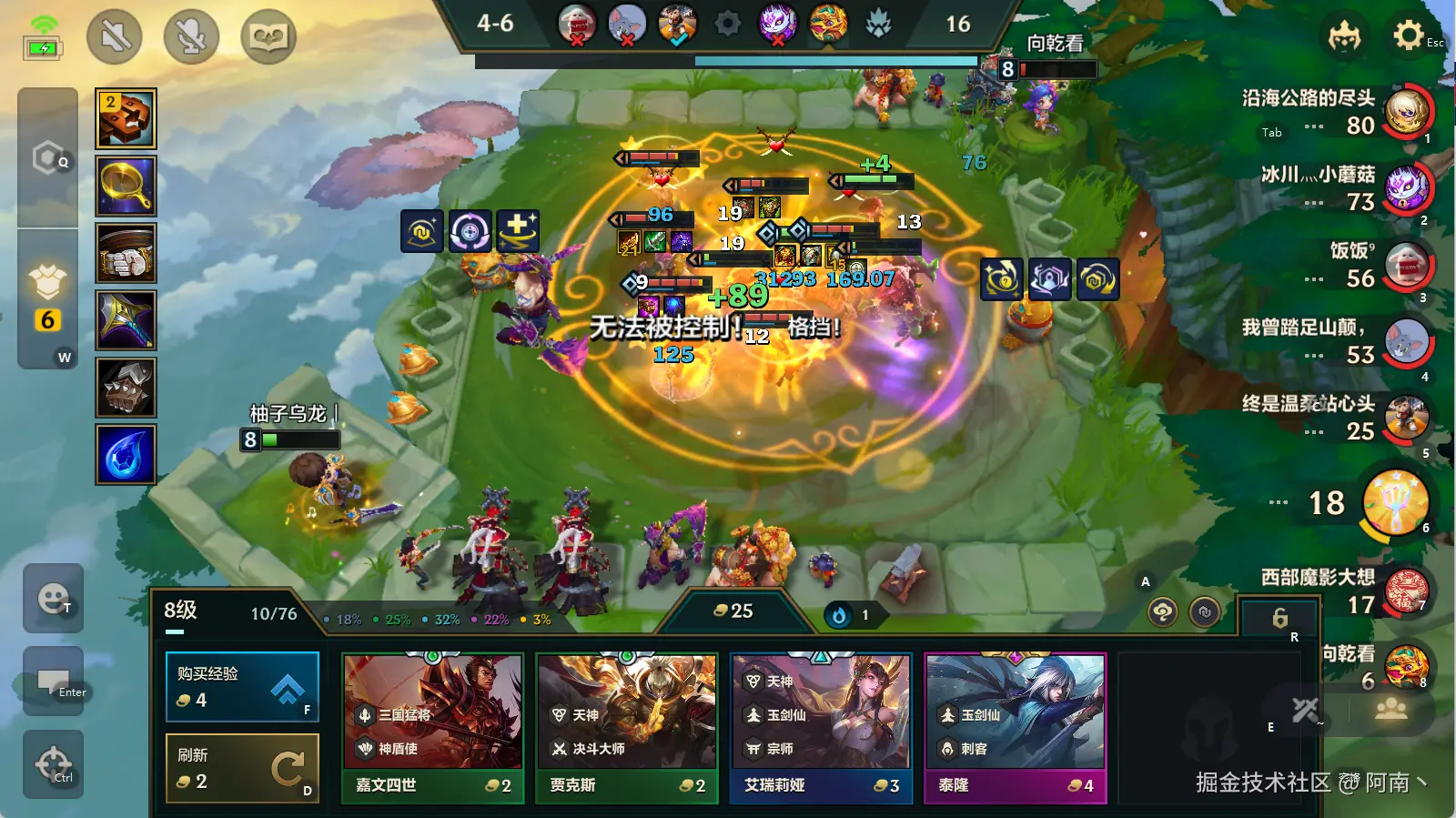View player 沿海公路的尽头 in scoreboard
Viewport: 1456px width, 818px height.
coord(1407,111)
